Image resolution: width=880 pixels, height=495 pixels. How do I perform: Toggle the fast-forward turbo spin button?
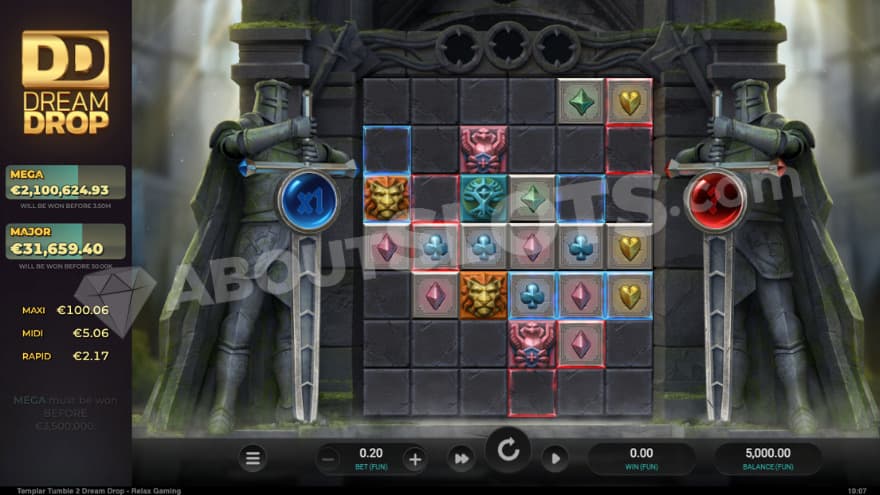461,459
